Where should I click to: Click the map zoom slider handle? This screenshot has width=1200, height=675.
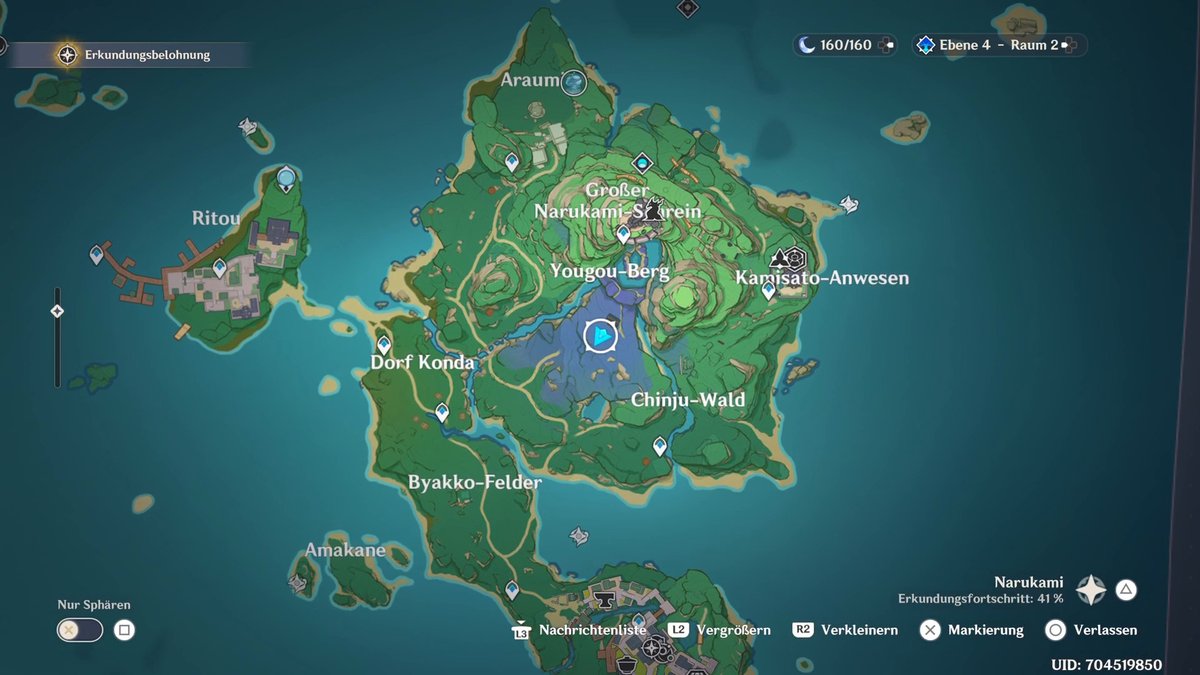tap(57, 311)
